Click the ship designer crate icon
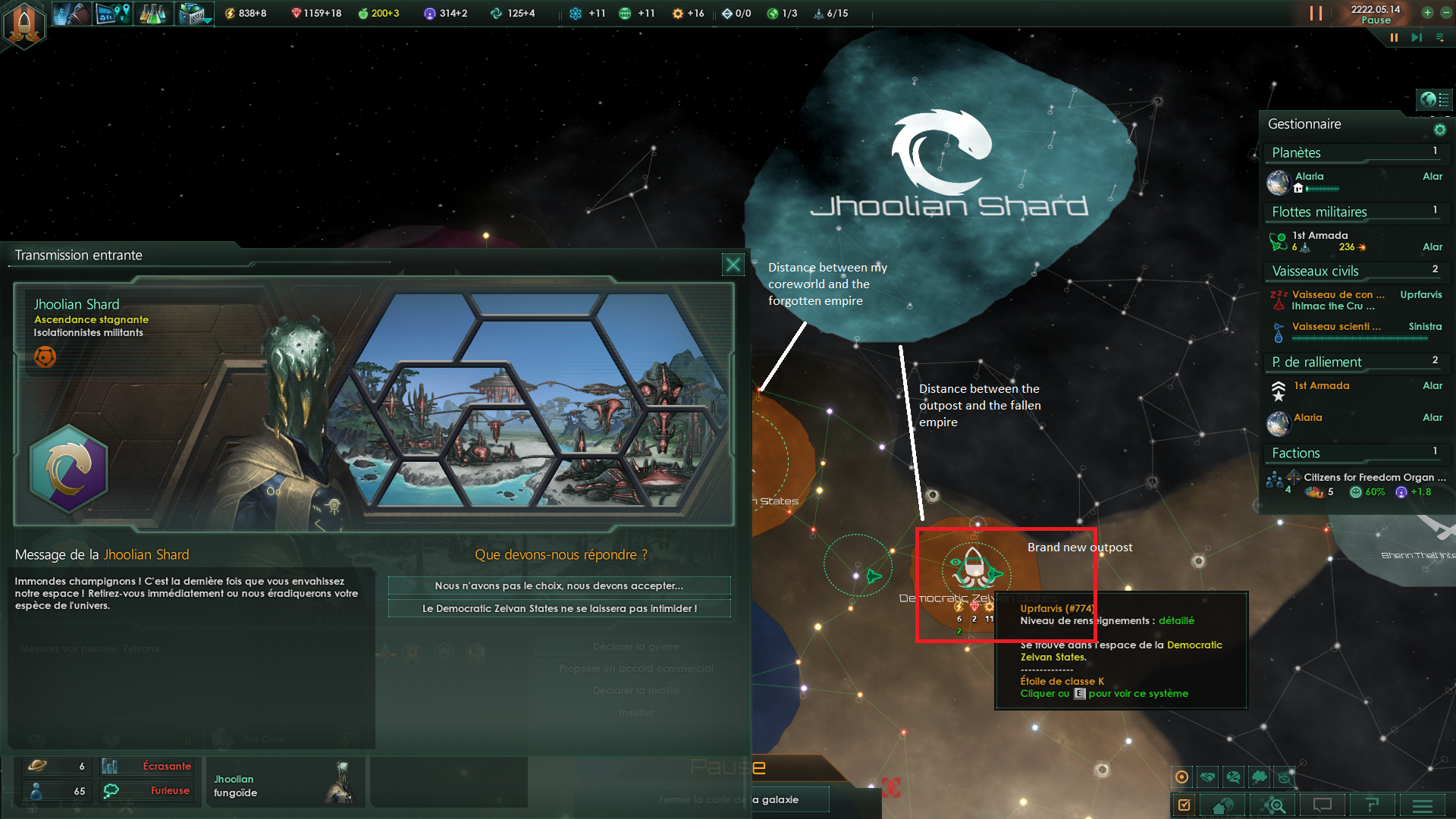Screen dimensions: 1456x819 pyautogui.click(x=193, y=13)
